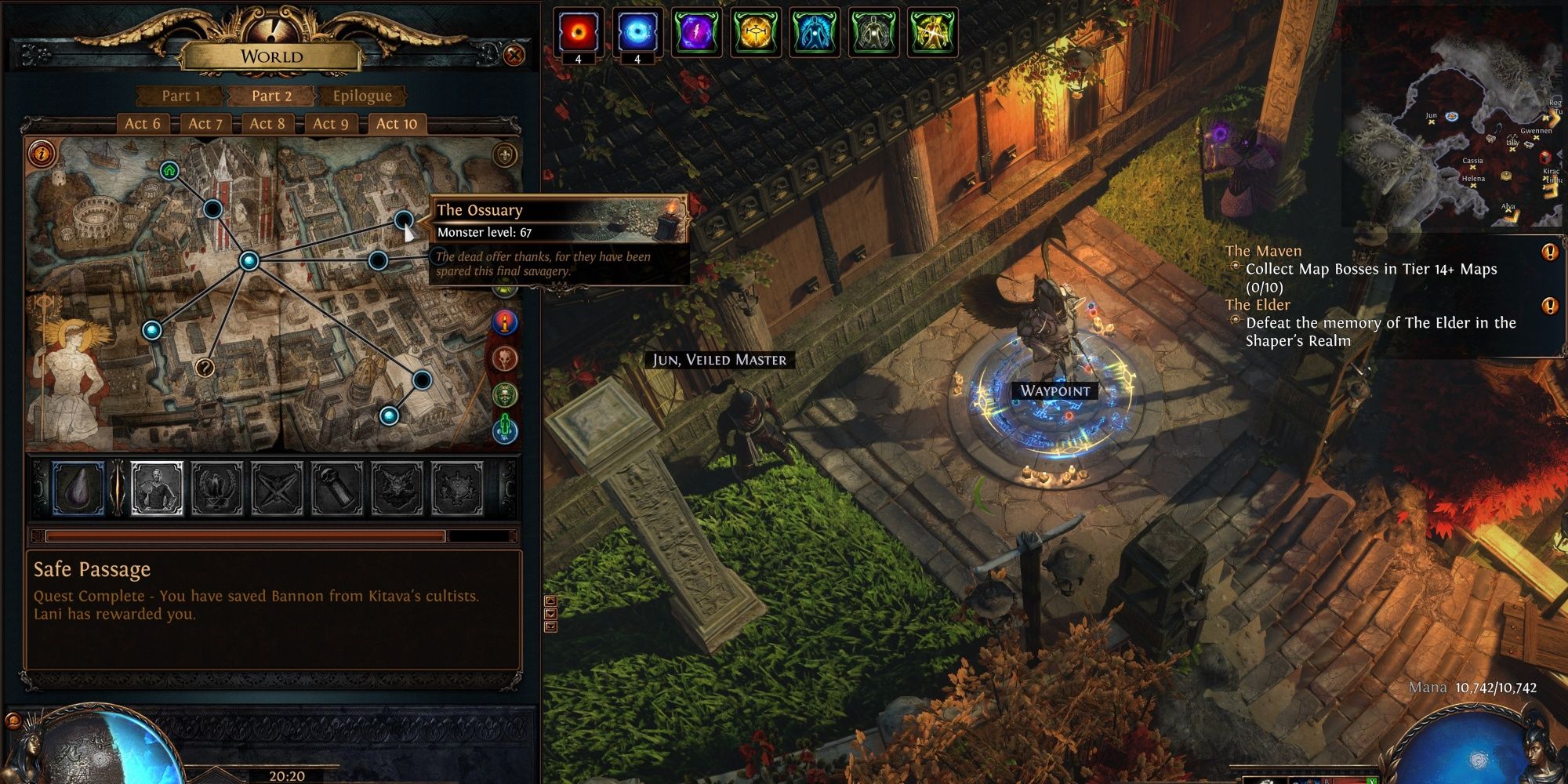Select the Part 2 tab
This screenshot has height=784, width=1568.
point(271,96)
